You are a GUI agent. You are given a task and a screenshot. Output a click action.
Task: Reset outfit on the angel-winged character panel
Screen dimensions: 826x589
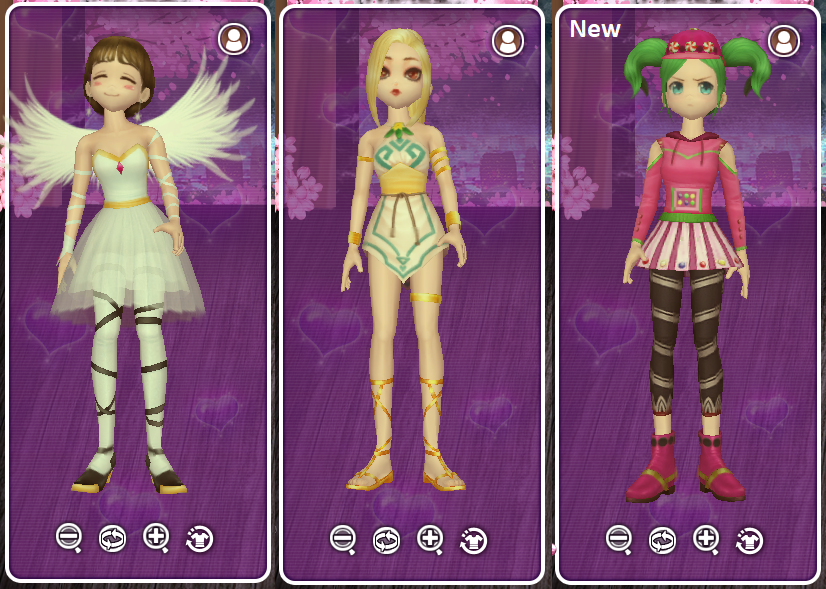[199, 539]
